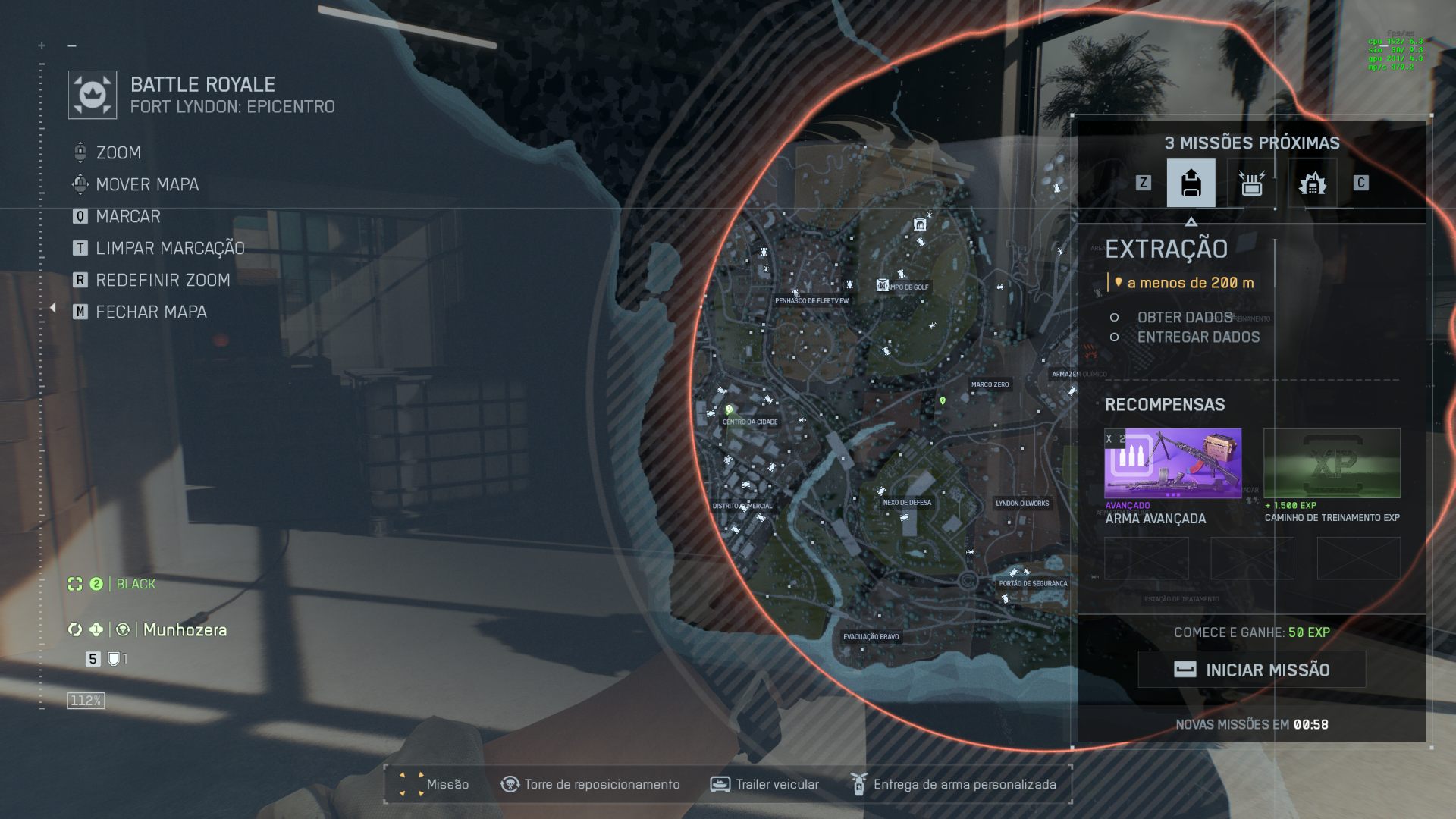Click the Evacuação Bravo location label

point(871,636)
